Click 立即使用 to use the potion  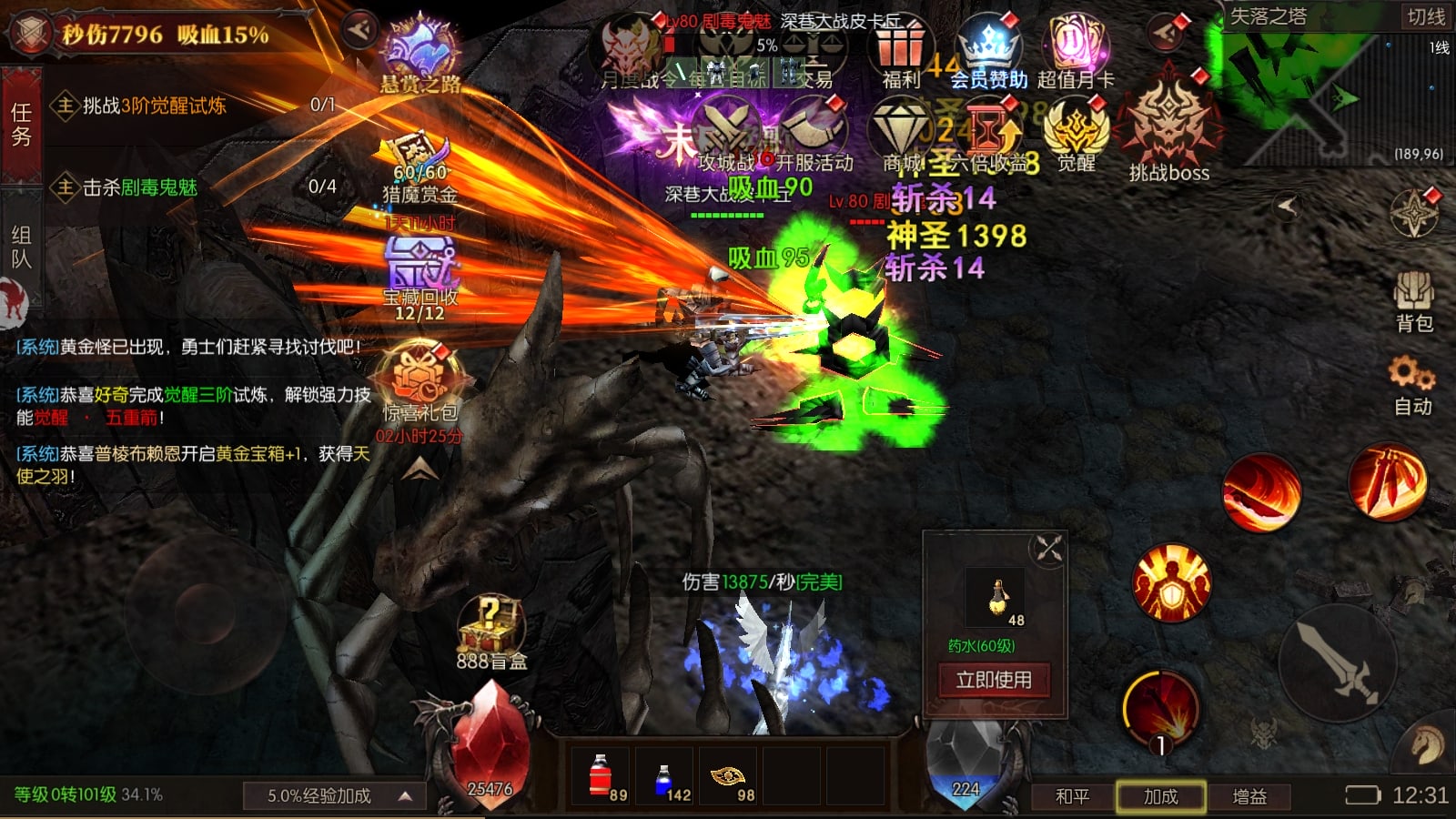[x=994, y=680]
